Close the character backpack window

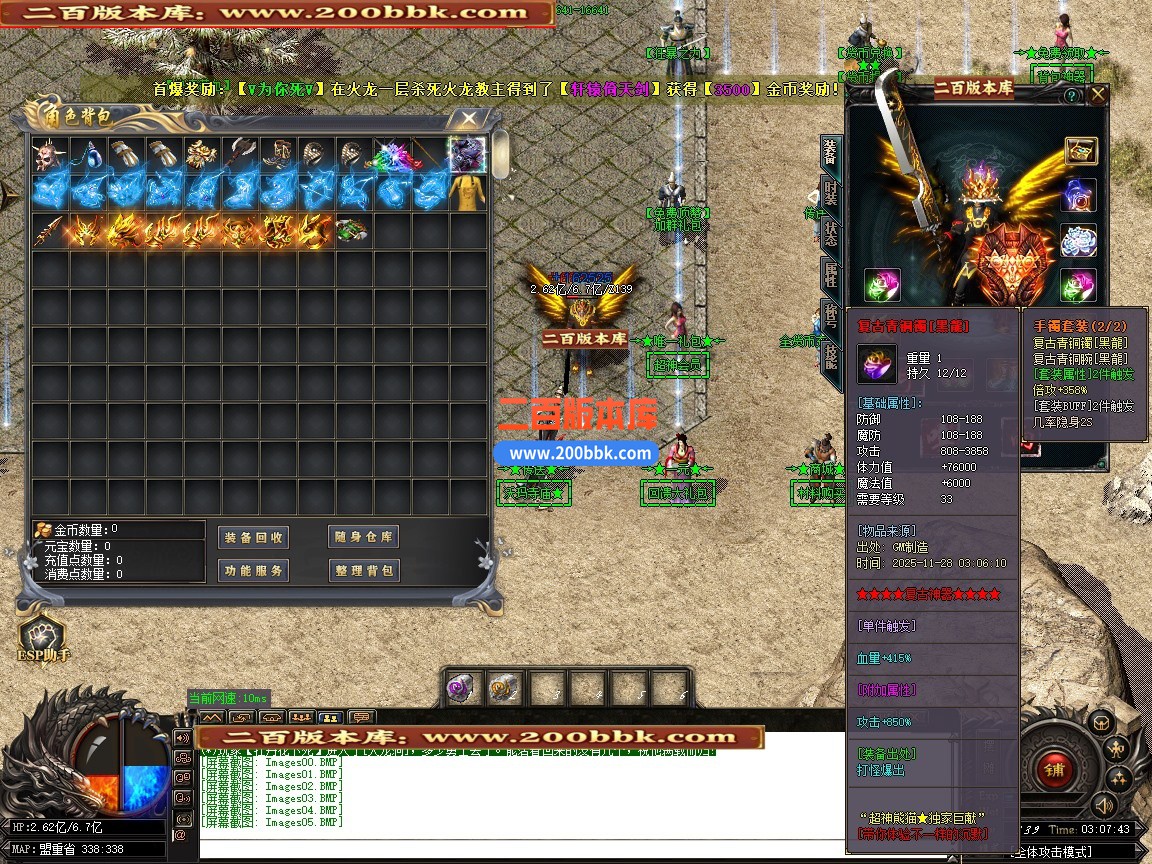(467, 118)
